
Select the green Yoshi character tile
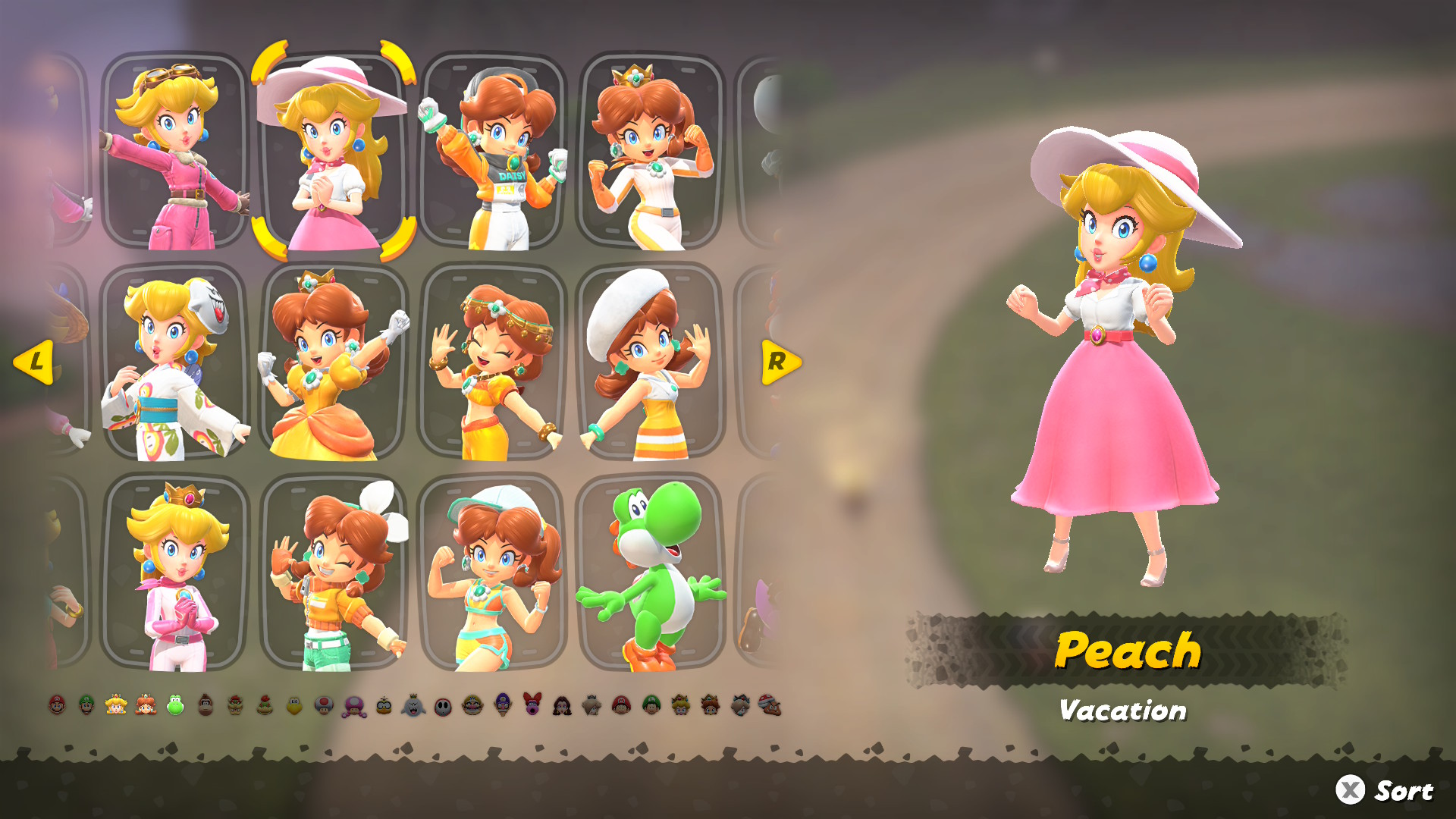click(x=651, y=573)
